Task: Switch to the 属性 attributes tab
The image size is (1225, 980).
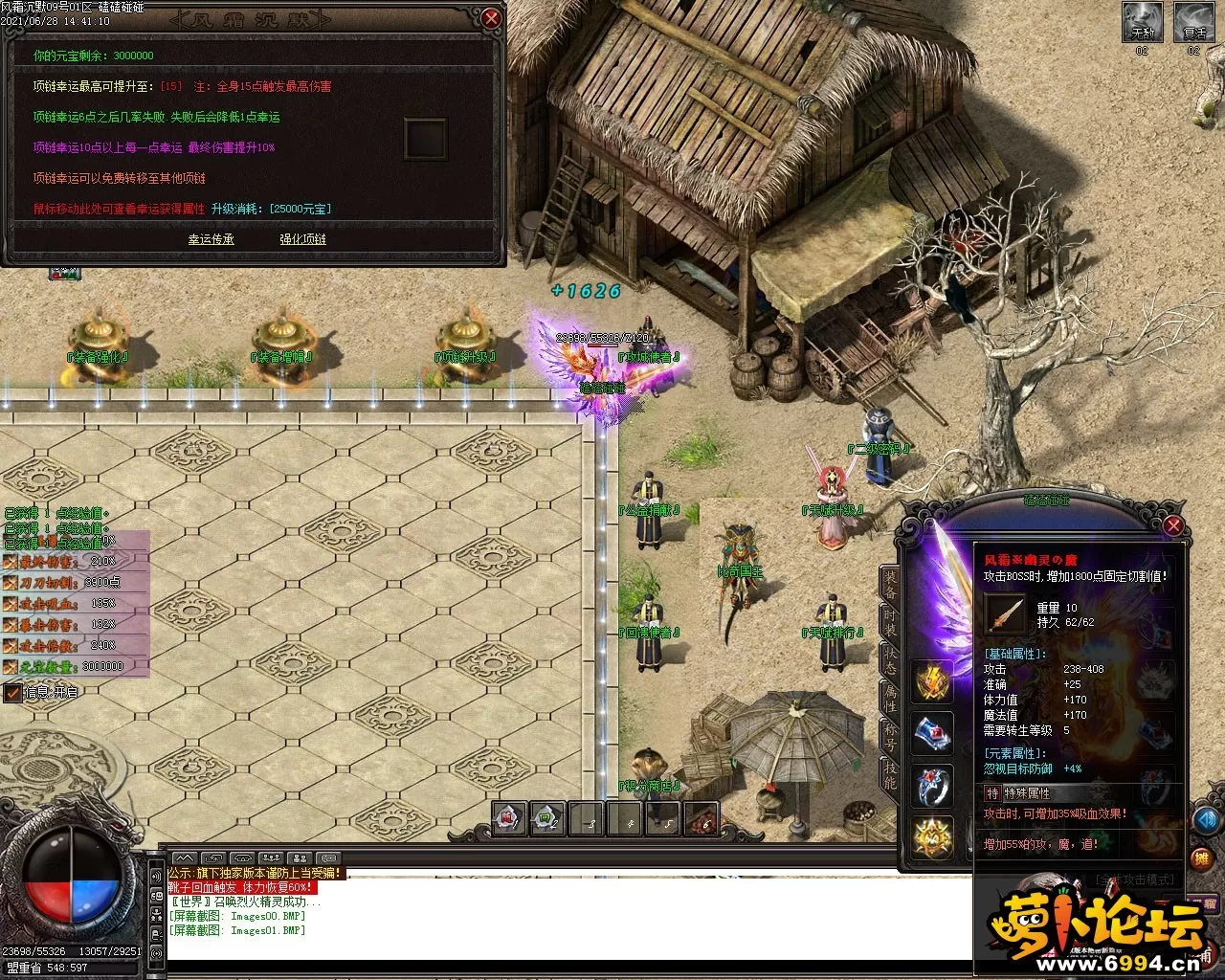Action: point(890,699)
